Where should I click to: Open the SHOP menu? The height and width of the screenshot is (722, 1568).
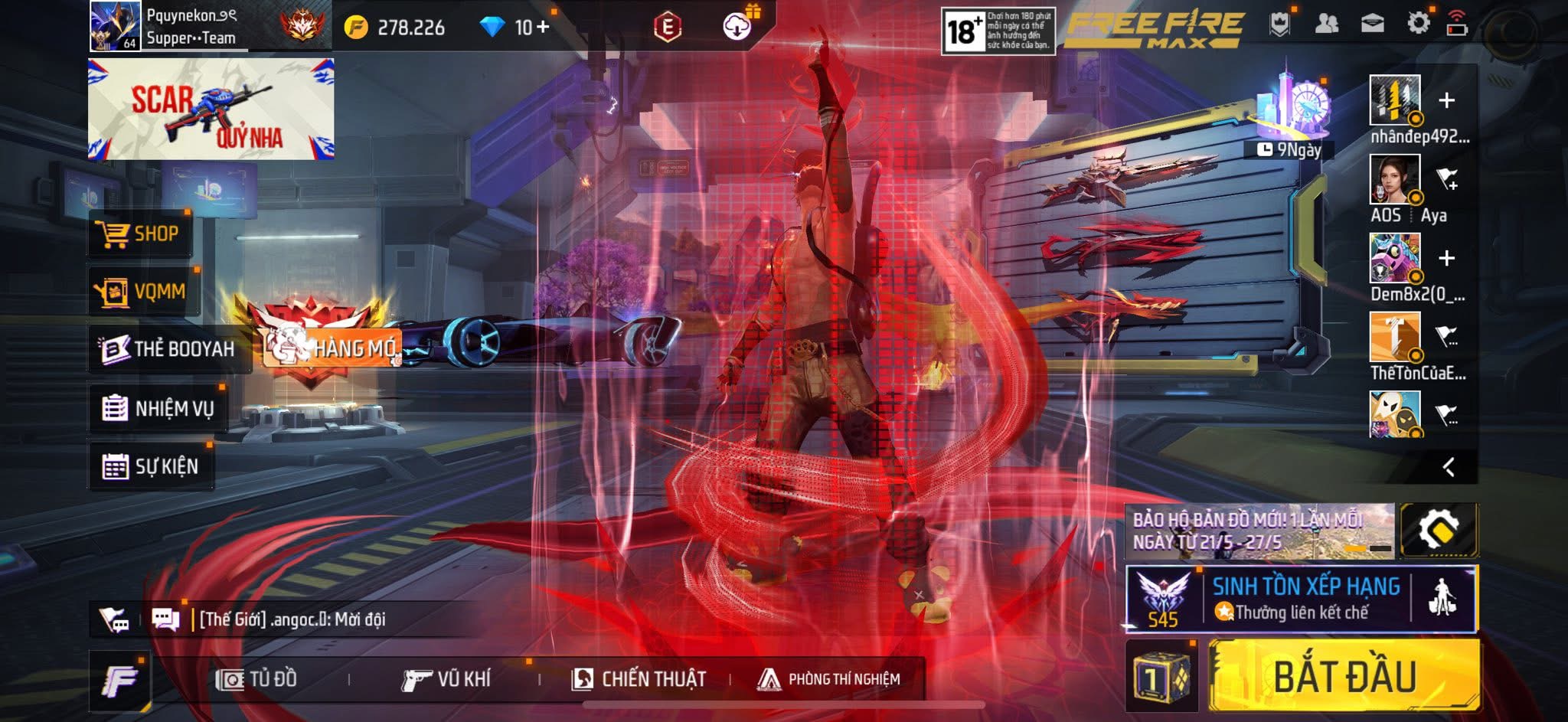click(x=140, y=234)
